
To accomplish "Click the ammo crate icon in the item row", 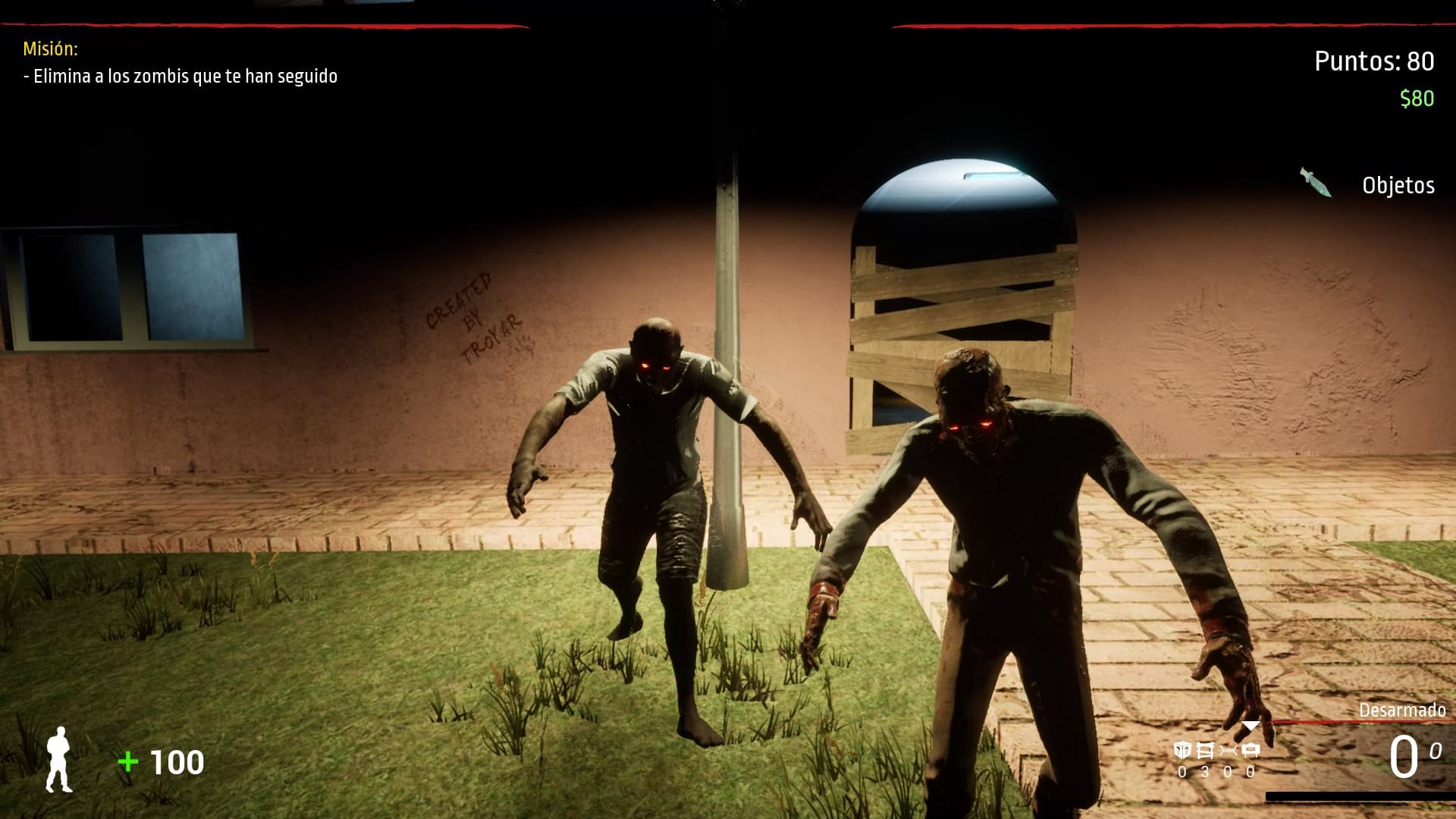I will click(1251, 749).
